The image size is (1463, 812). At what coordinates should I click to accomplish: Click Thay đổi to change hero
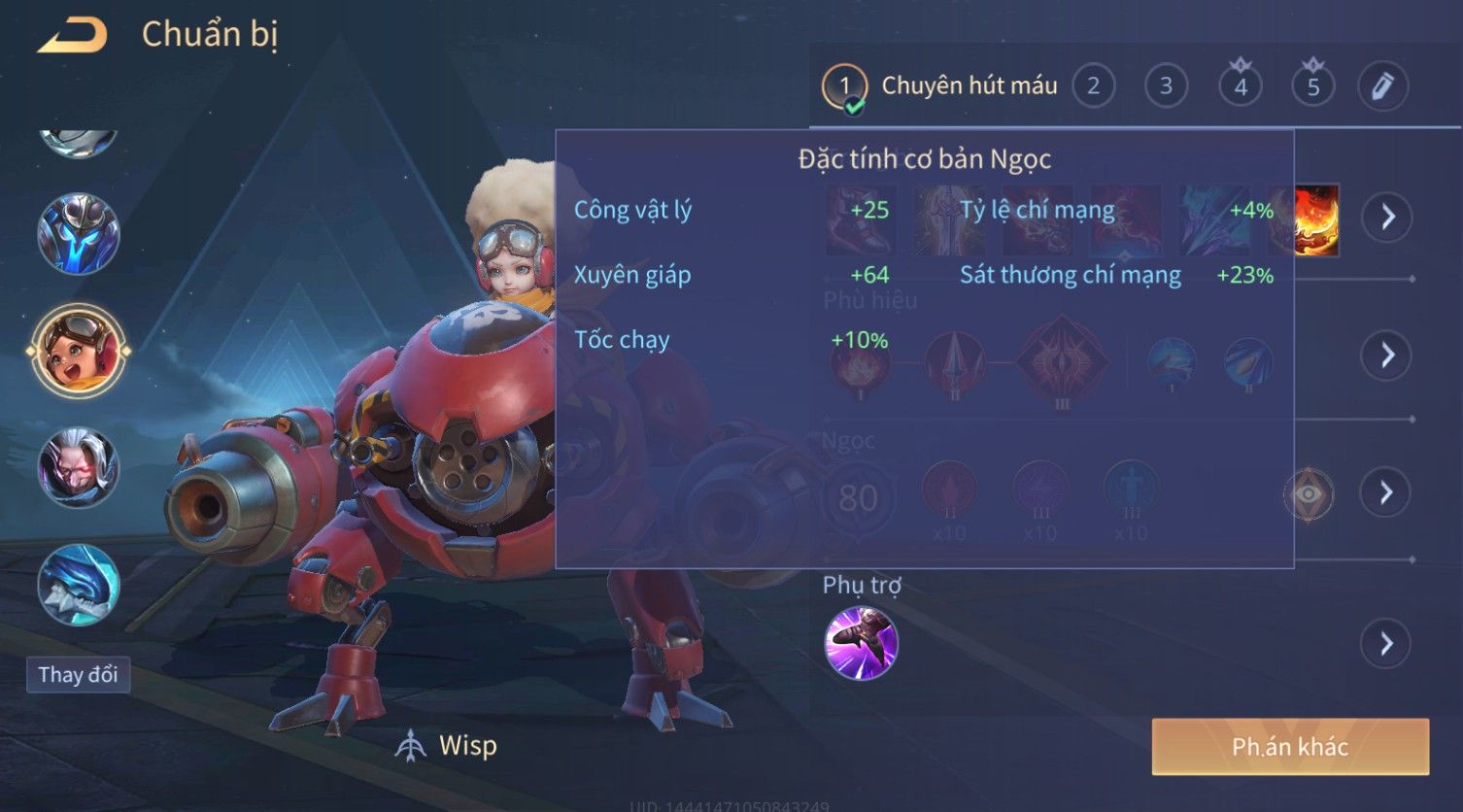(x=78, y=674)
